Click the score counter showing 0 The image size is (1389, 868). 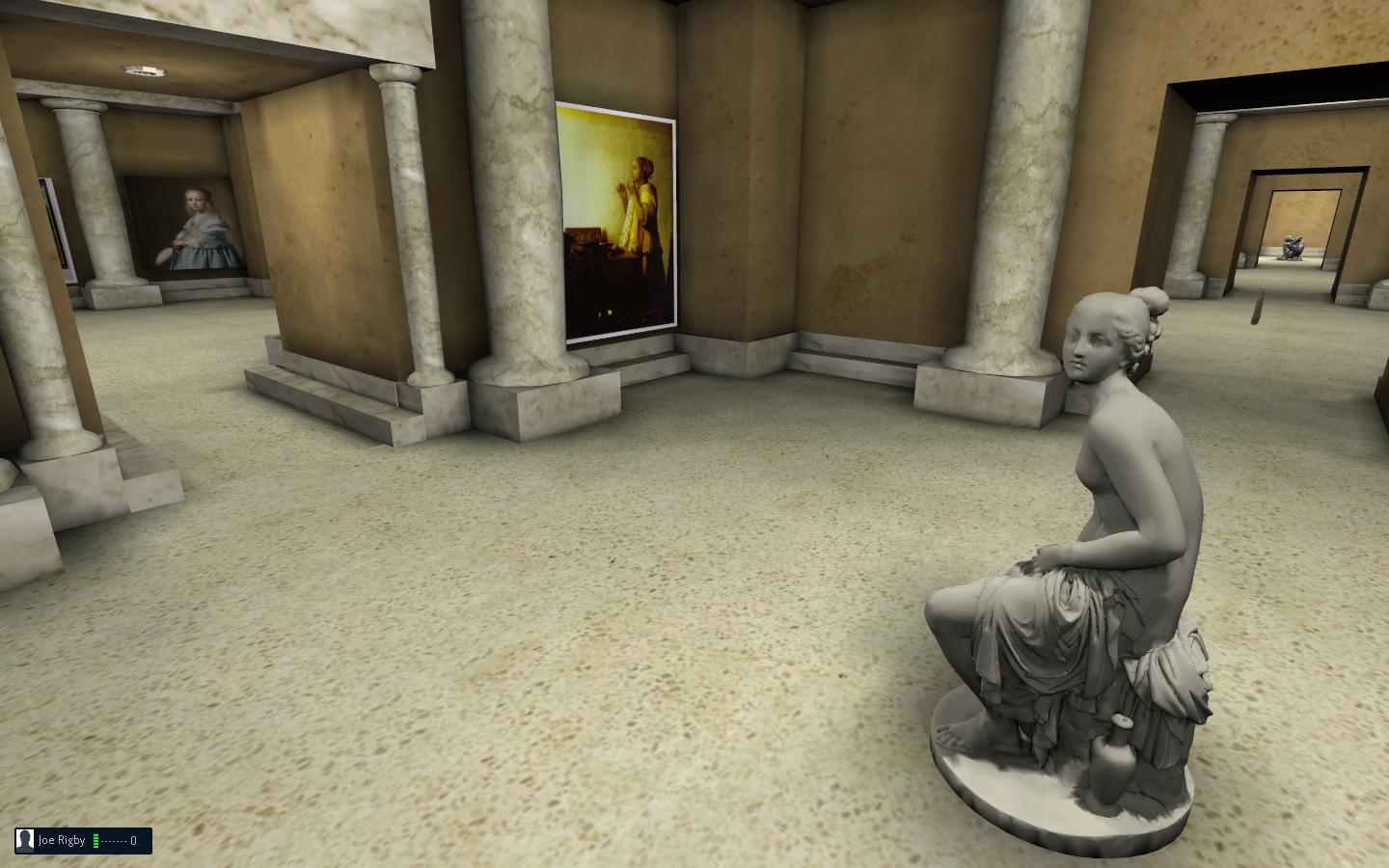coord(131,840)
